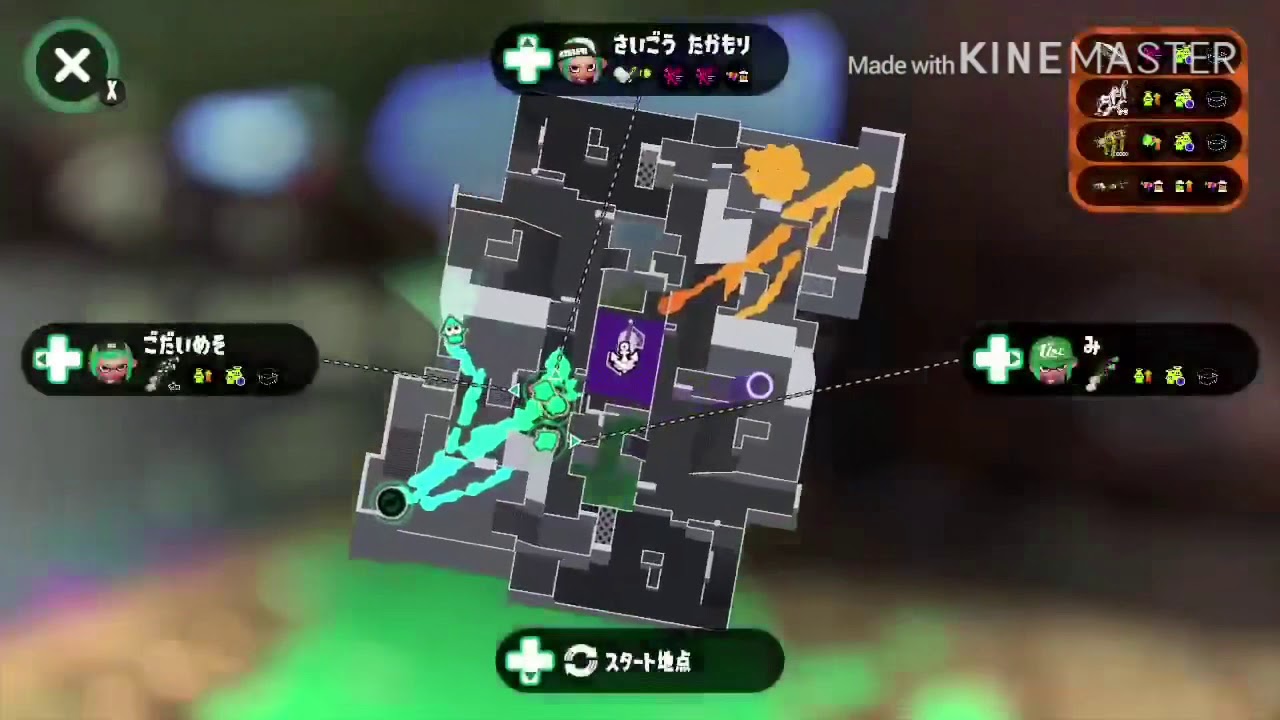Click the weapon icon in the squad panel's bottom row

click(x=1110, y=185)
